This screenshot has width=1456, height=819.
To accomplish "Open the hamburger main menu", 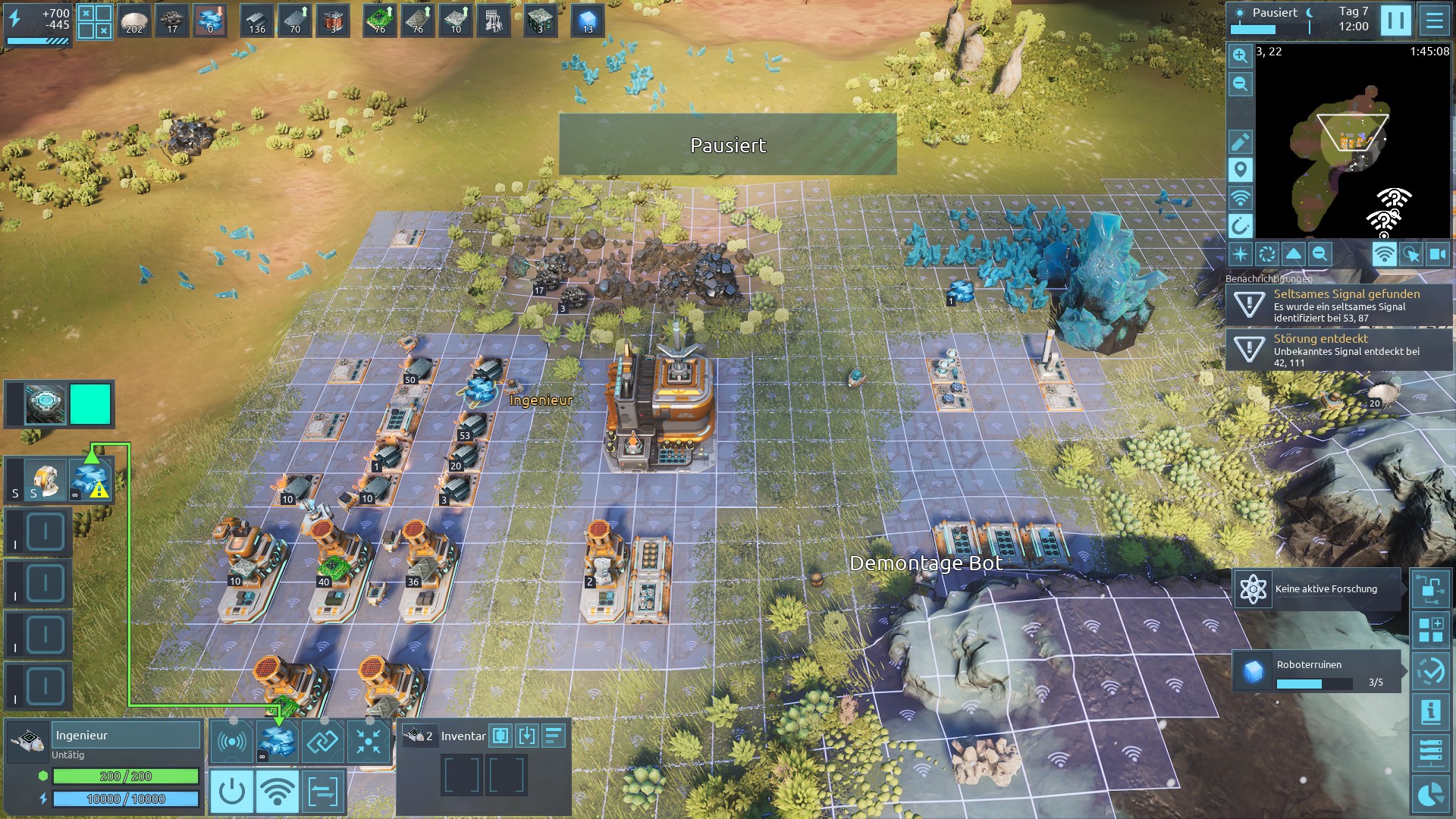I will pyautogui.click(x=1434, y=20).
